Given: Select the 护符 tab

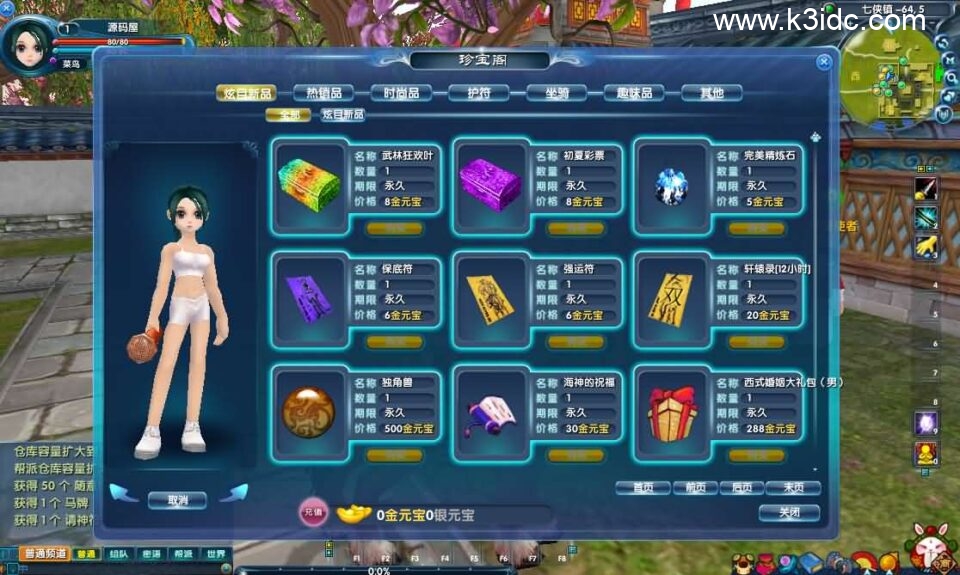Looking at the screenshot, I should point(478,93).
